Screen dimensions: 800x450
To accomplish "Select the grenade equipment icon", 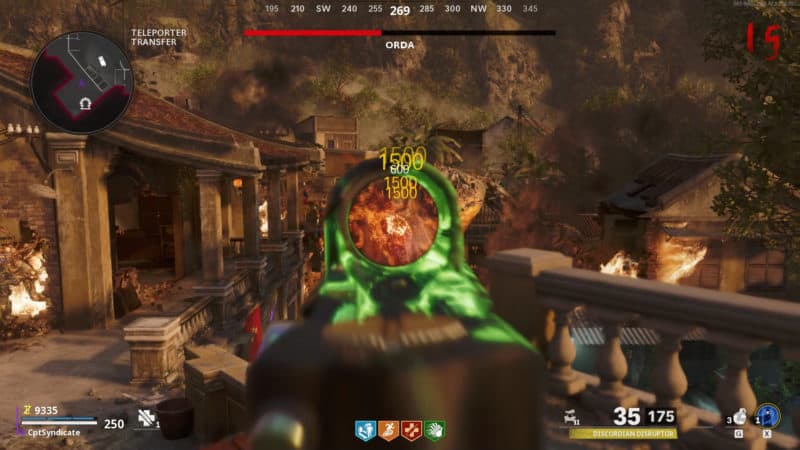I will tap(739, 417).
